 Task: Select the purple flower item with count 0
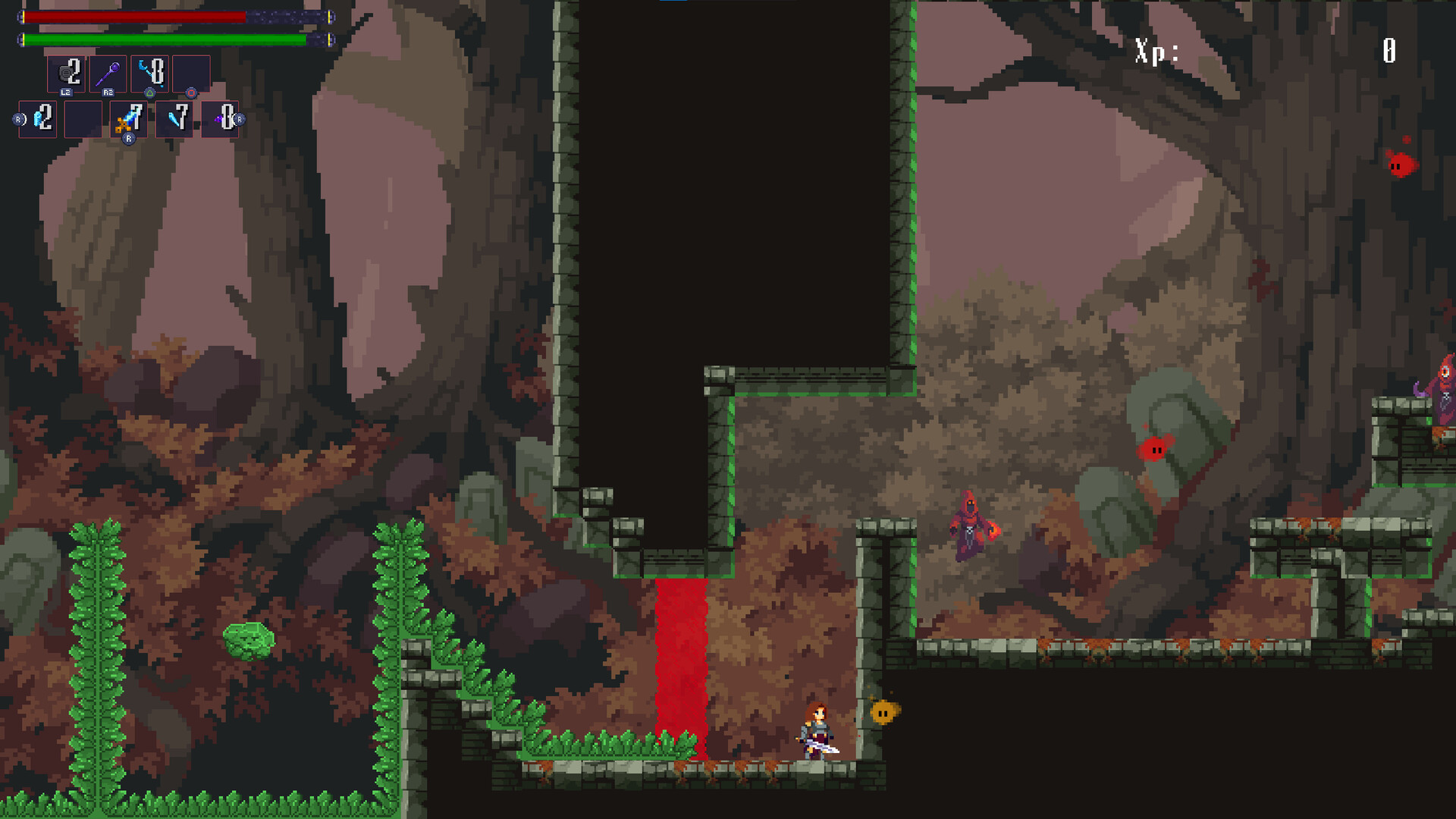[x=221, y=121]
